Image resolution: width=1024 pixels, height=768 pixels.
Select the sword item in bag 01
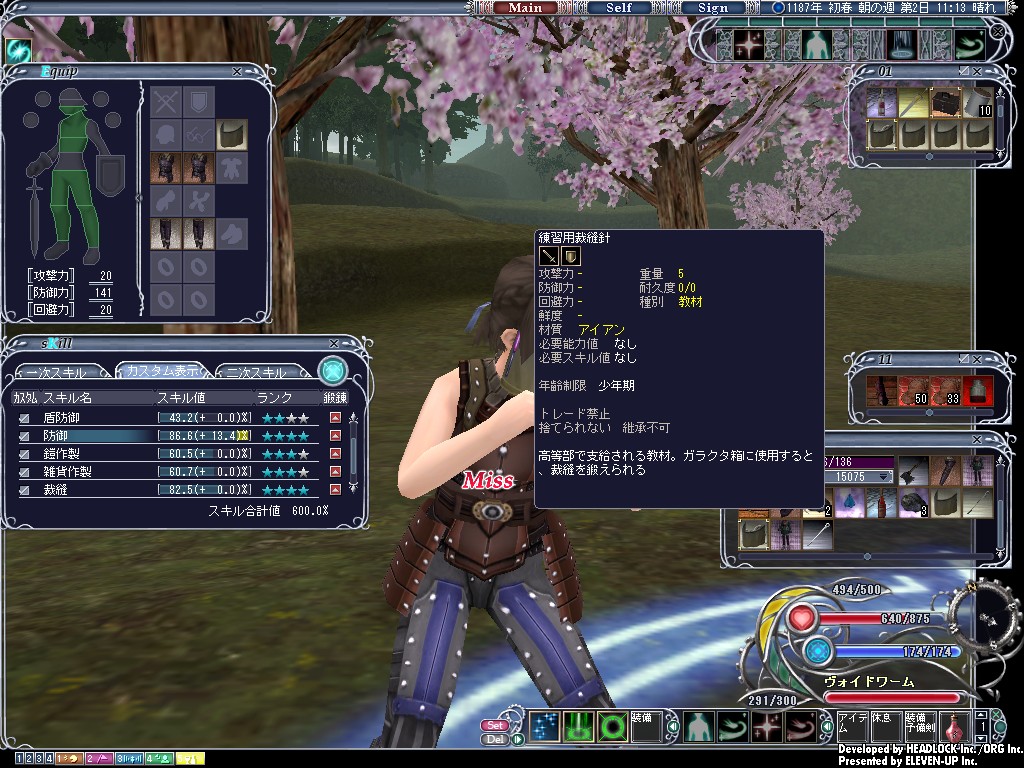913,102
